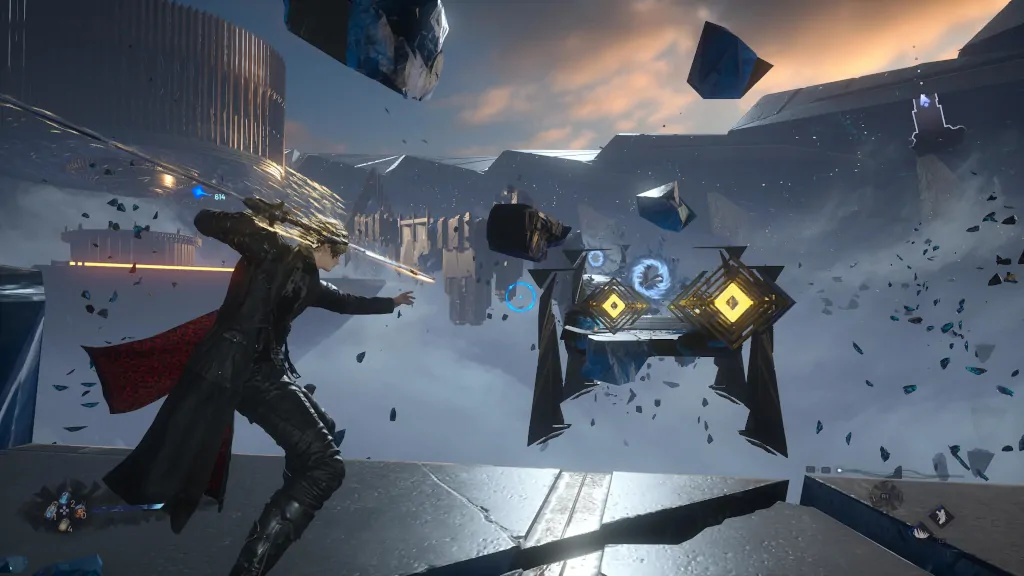This screenshot has height=576, width=1024.
Task: Activate the white claw swipe ability
Action: coord(920,533)
